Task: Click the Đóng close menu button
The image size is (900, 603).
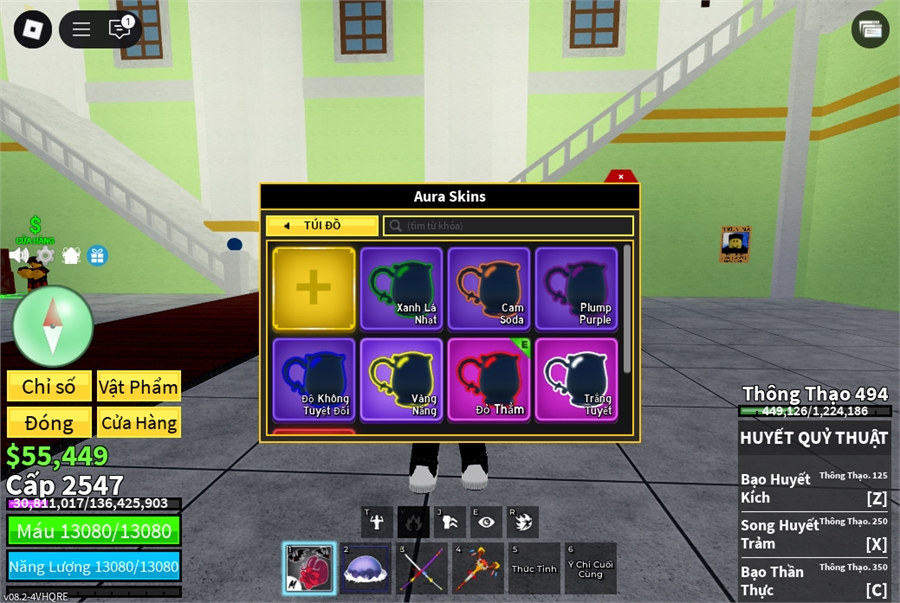Action: coord(49,422)
